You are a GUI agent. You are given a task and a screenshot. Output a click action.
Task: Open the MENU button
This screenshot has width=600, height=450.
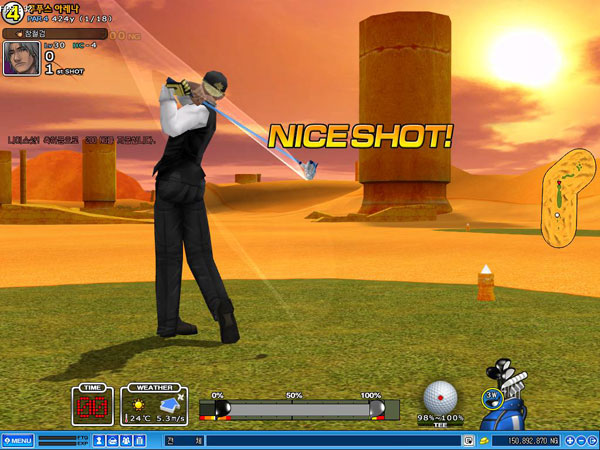point(18,440)
